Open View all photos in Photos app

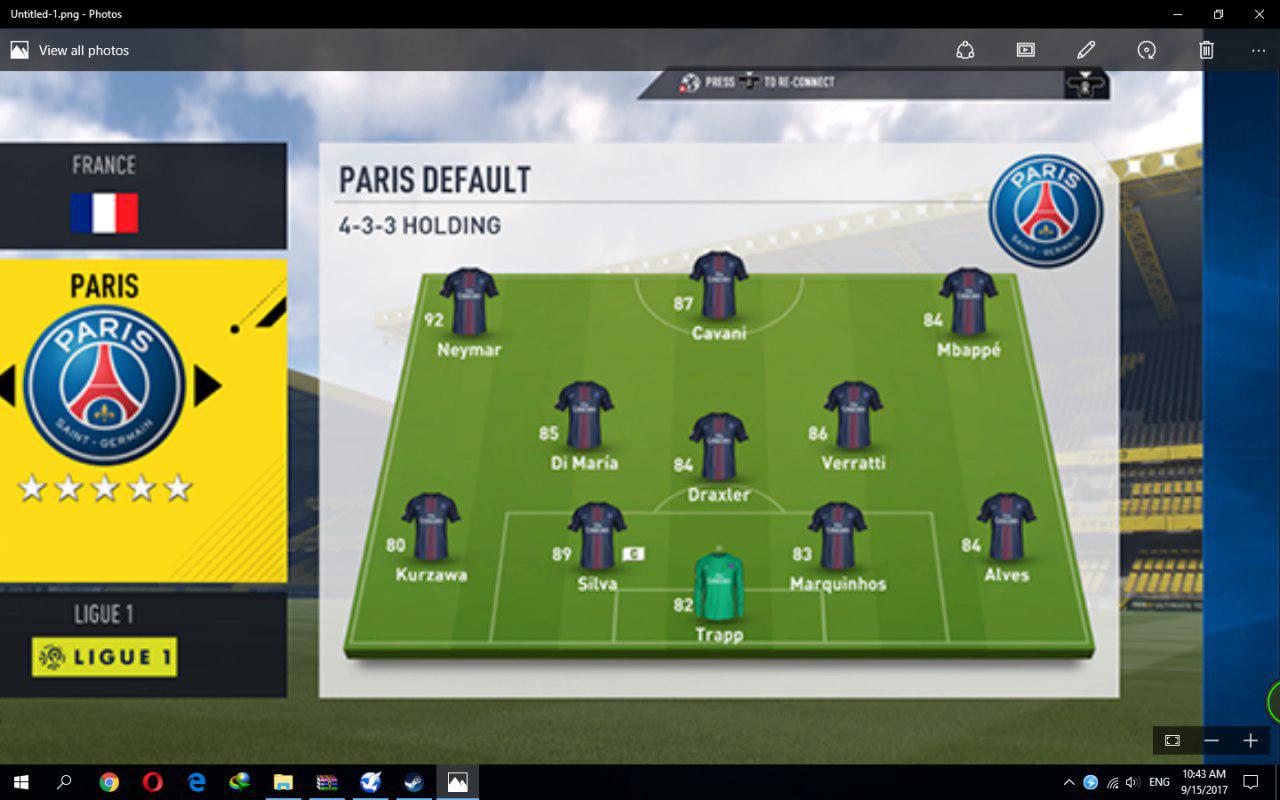70,50
